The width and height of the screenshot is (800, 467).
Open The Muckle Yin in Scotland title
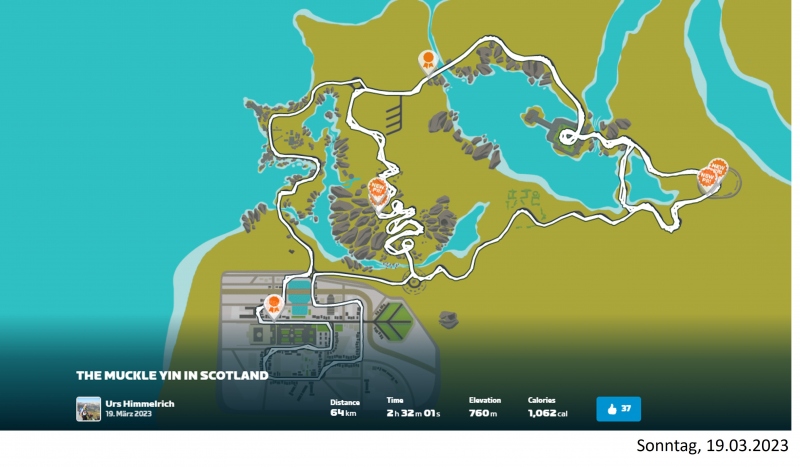point(172,375)
